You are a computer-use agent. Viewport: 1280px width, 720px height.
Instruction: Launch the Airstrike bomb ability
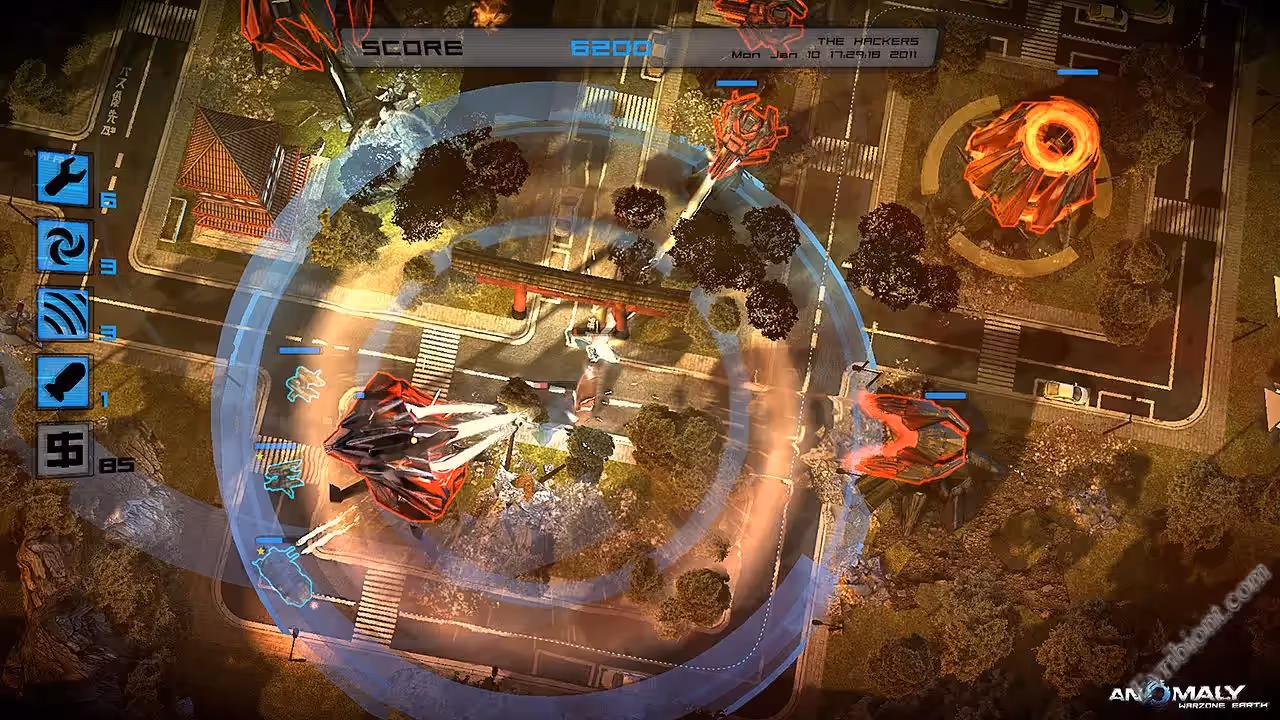(64, 381)
